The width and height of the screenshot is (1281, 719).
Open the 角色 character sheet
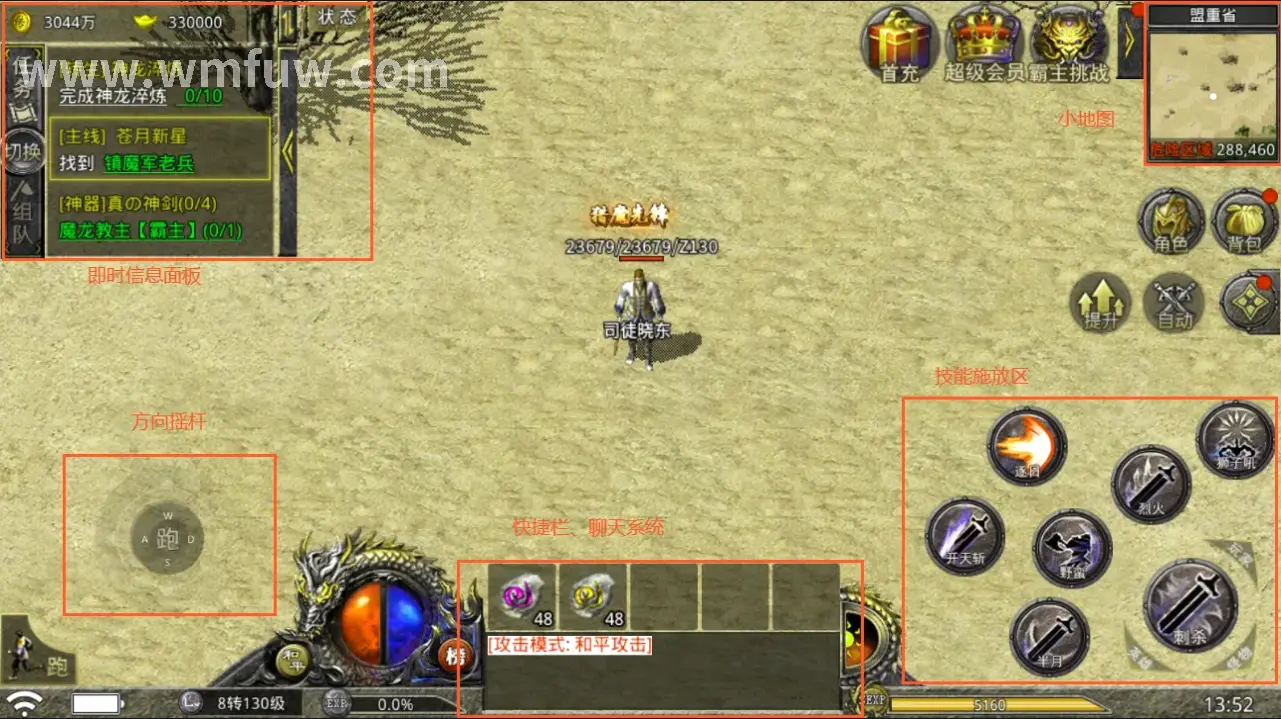1171,220
